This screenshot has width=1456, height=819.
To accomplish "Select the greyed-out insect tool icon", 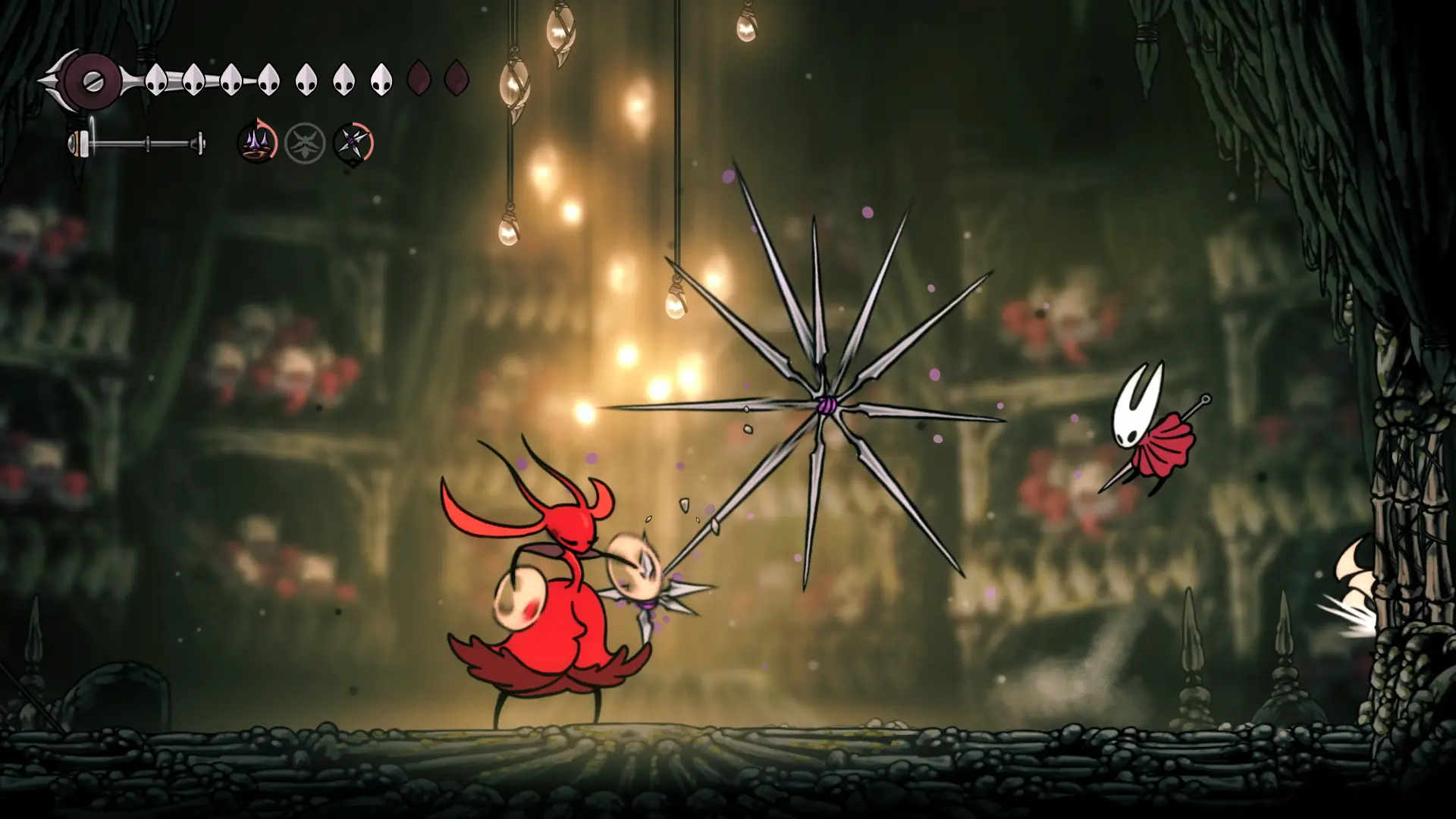I will [305, 143].
